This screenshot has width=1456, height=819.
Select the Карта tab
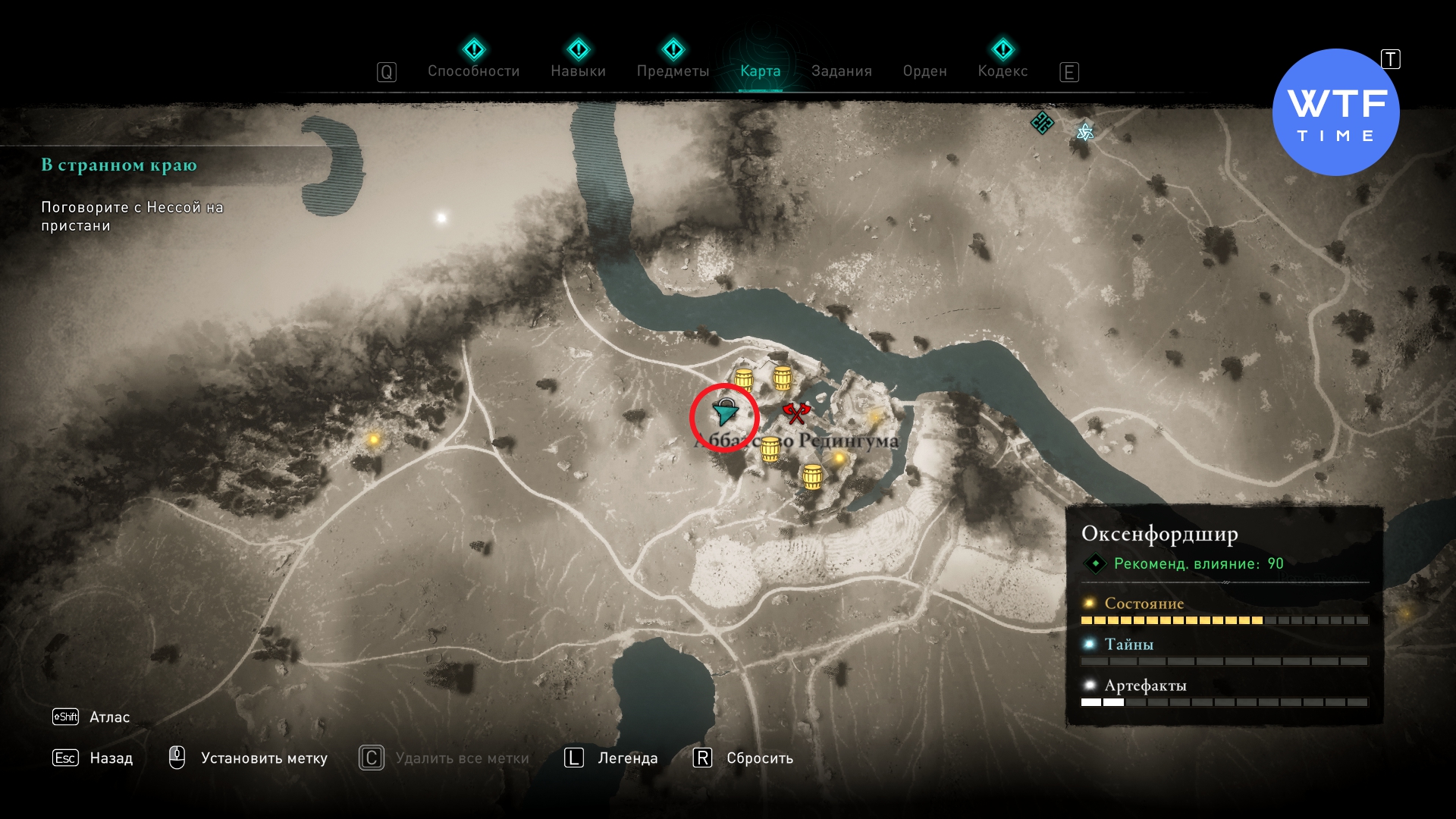click(x=760, y=71)
